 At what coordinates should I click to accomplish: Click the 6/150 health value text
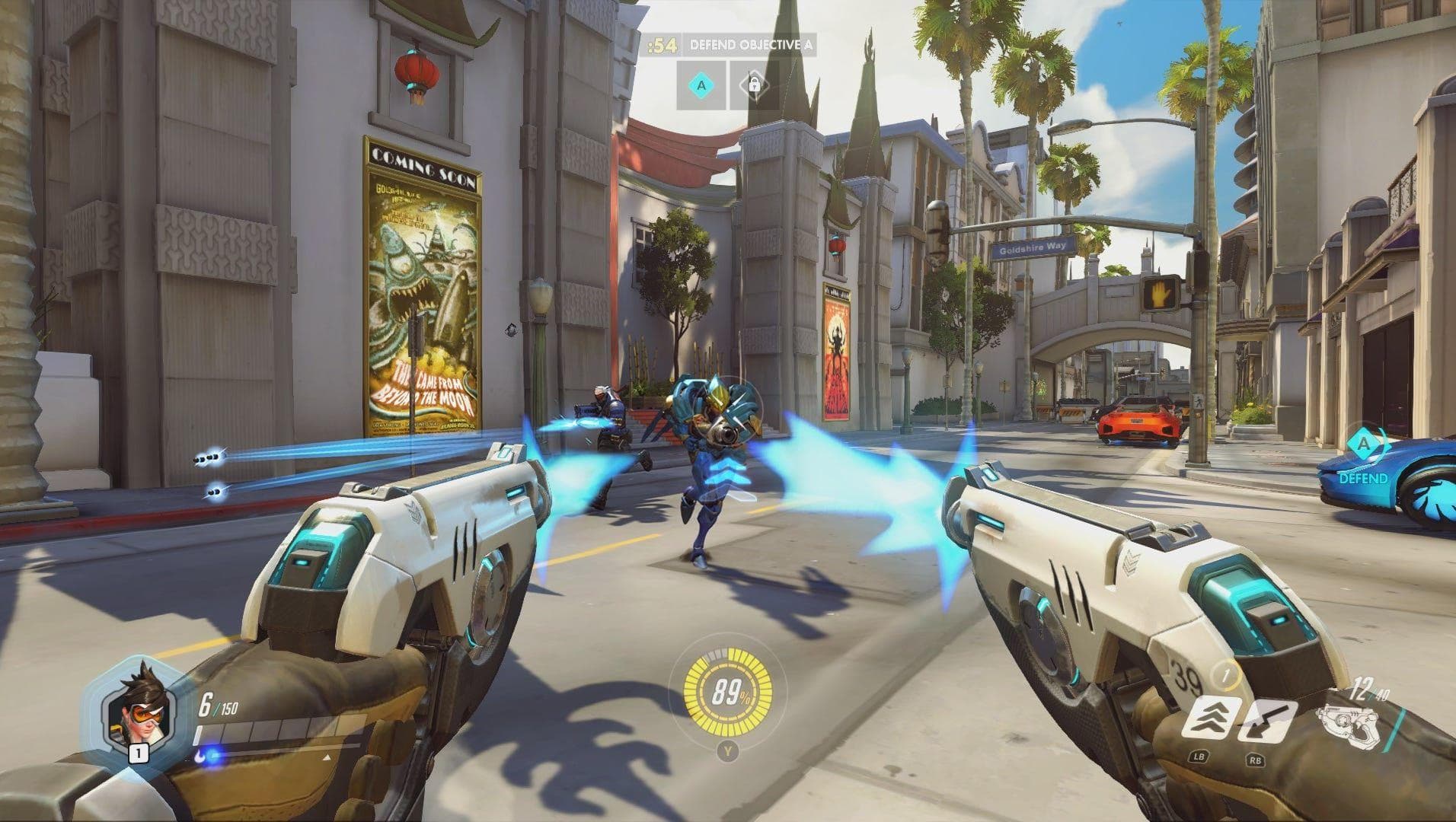click(x=218, y=704)
